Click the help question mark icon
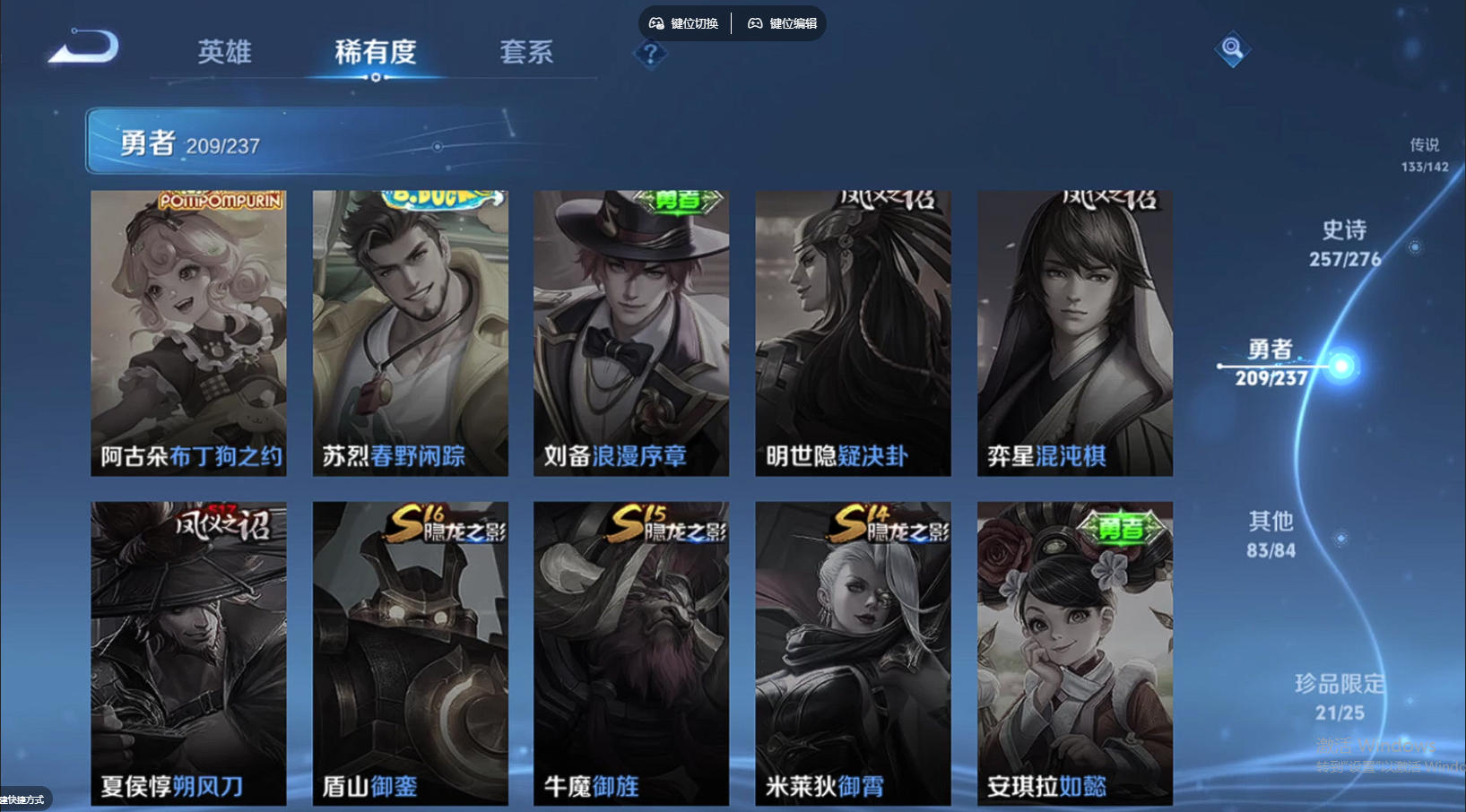This screenshot has height=812, width=1466. coord(650,54)
